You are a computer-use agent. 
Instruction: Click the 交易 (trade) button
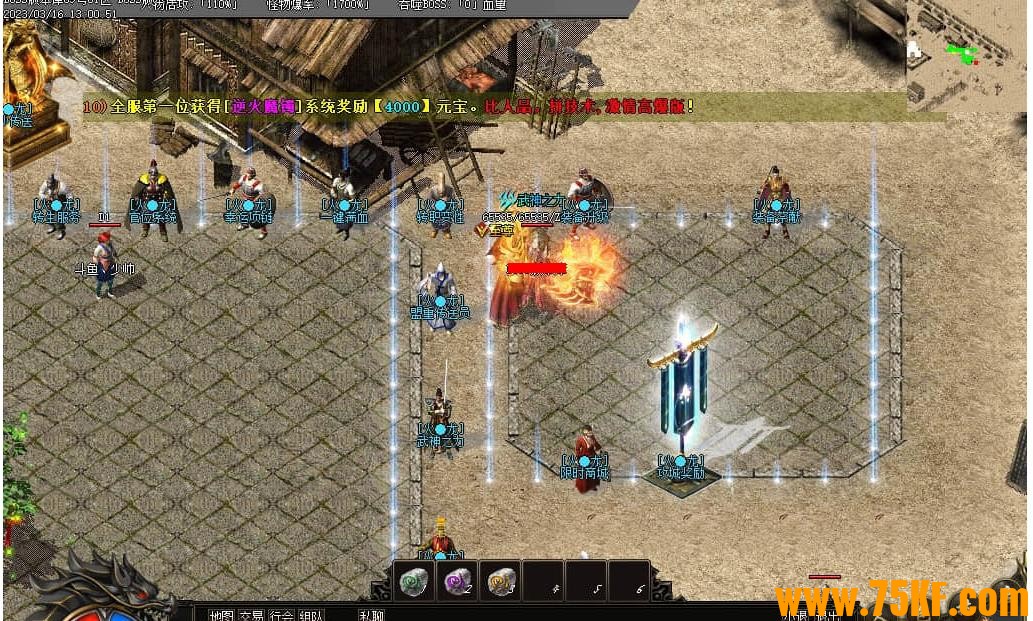tap(250, 614)
